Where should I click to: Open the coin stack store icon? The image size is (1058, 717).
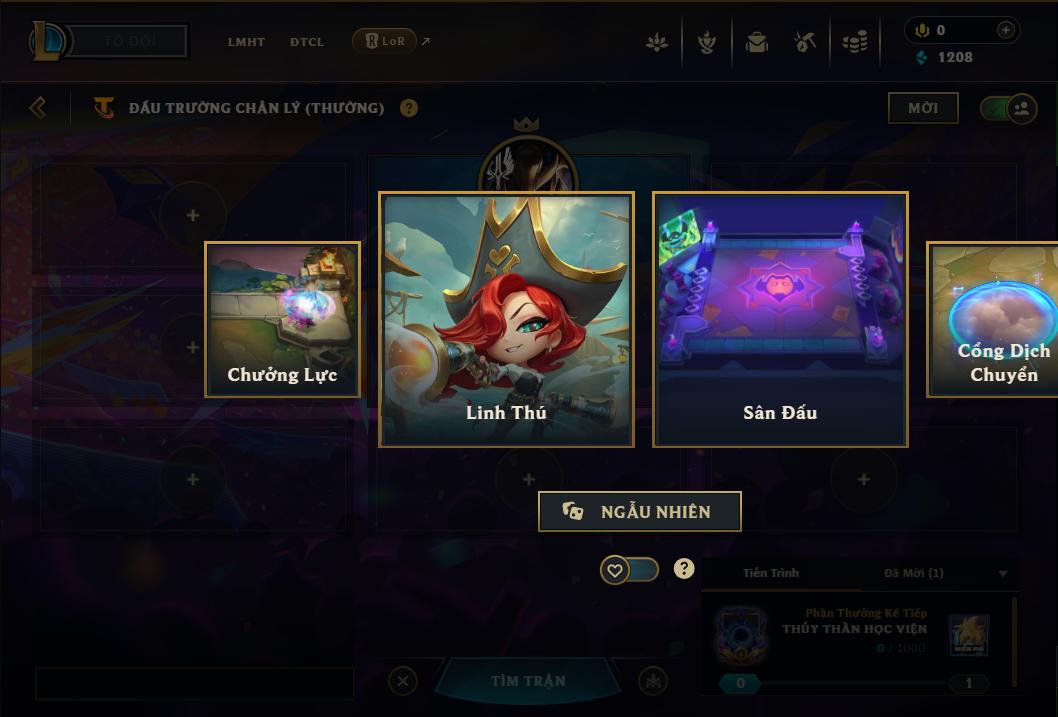[855, 42]
